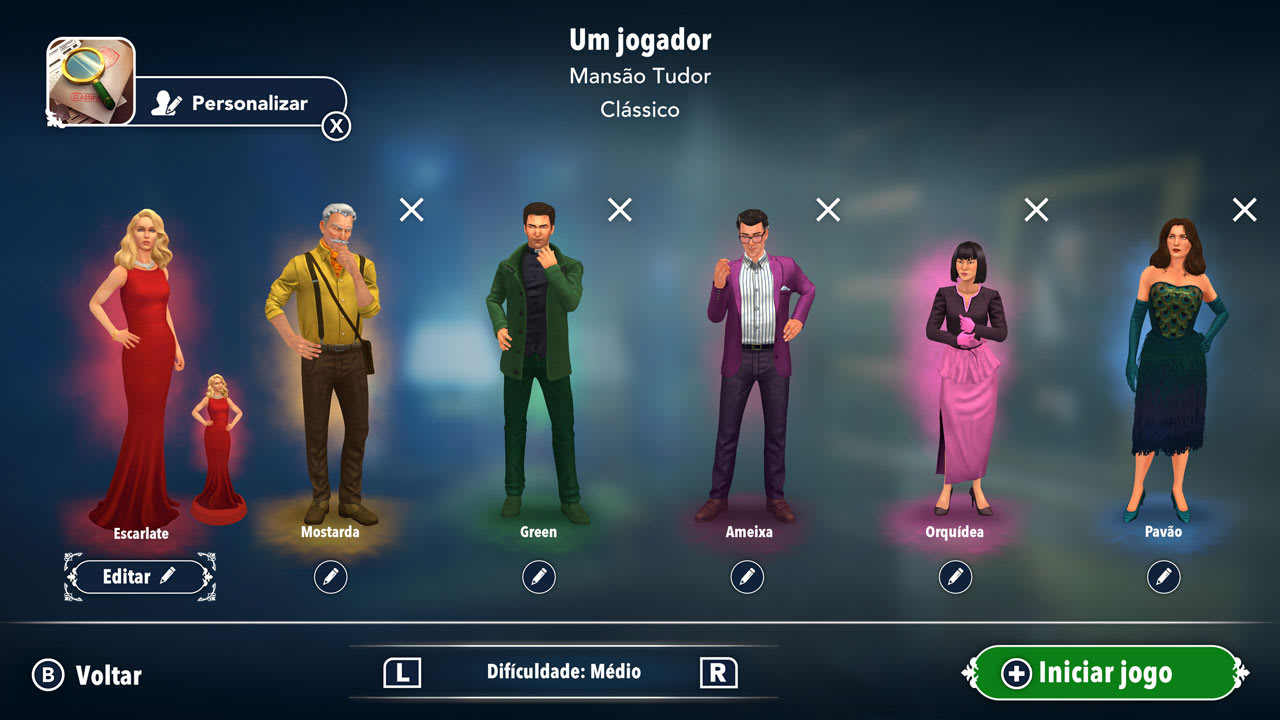Select the Escarlate character model

pyautogui.click(x=135, y=350)
